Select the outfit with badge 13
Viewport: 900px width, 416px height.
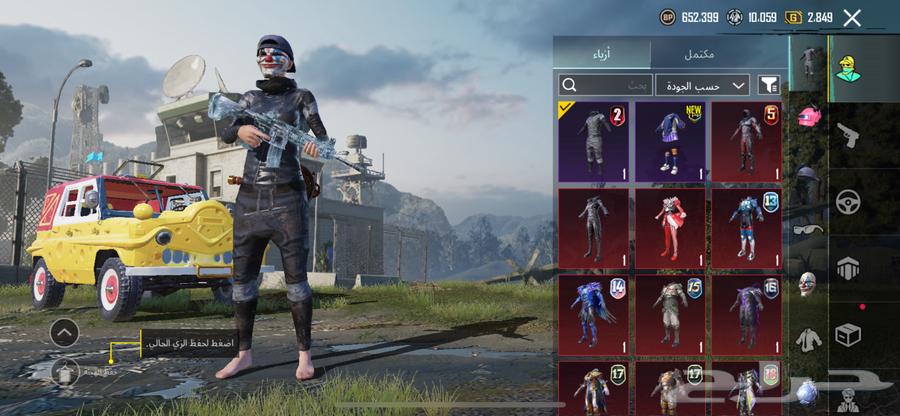[747, 227]
